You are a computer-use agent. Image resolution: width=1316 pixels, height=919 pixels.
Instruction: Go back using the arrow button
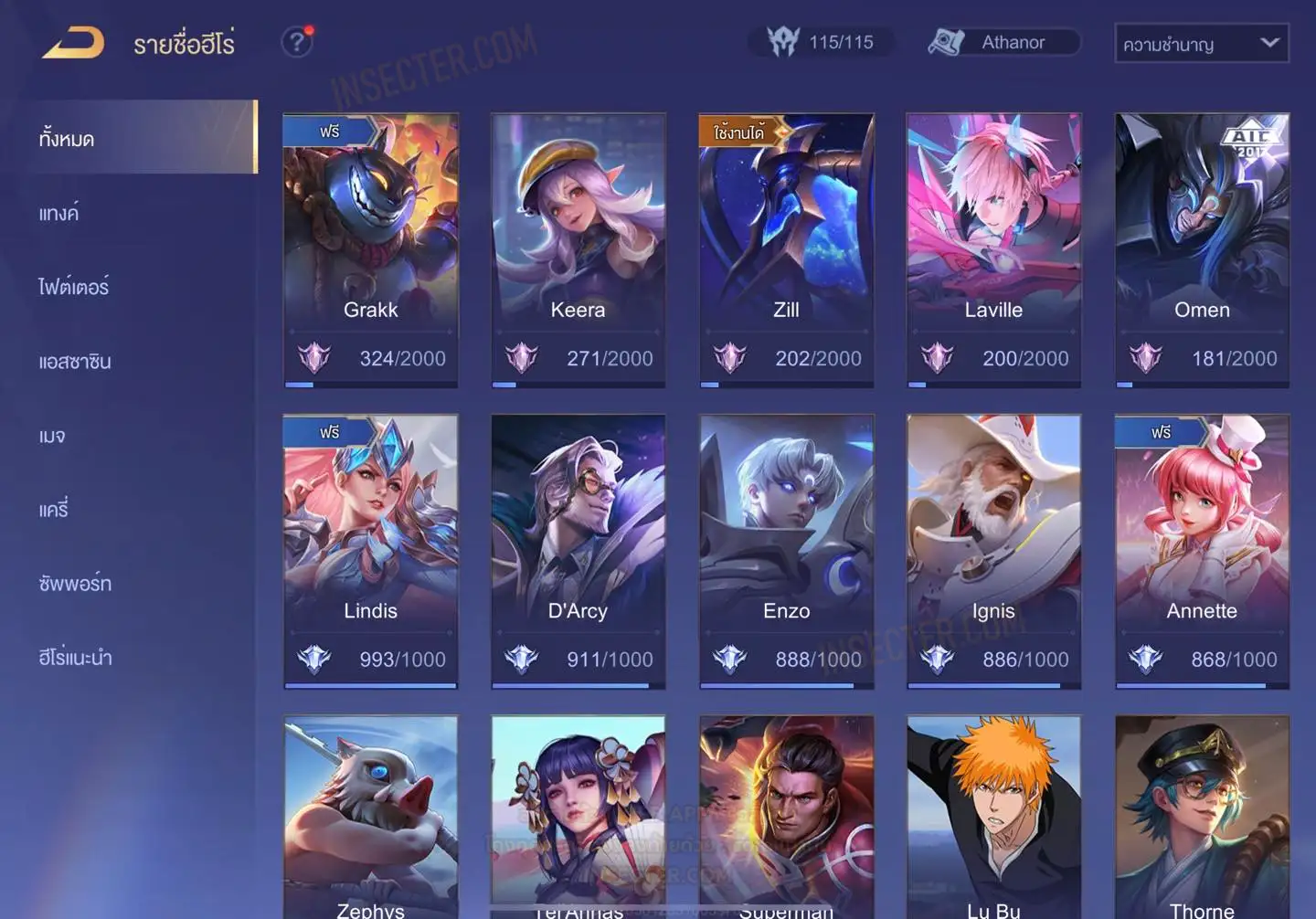pyautogui.click(x=73, y=43)
